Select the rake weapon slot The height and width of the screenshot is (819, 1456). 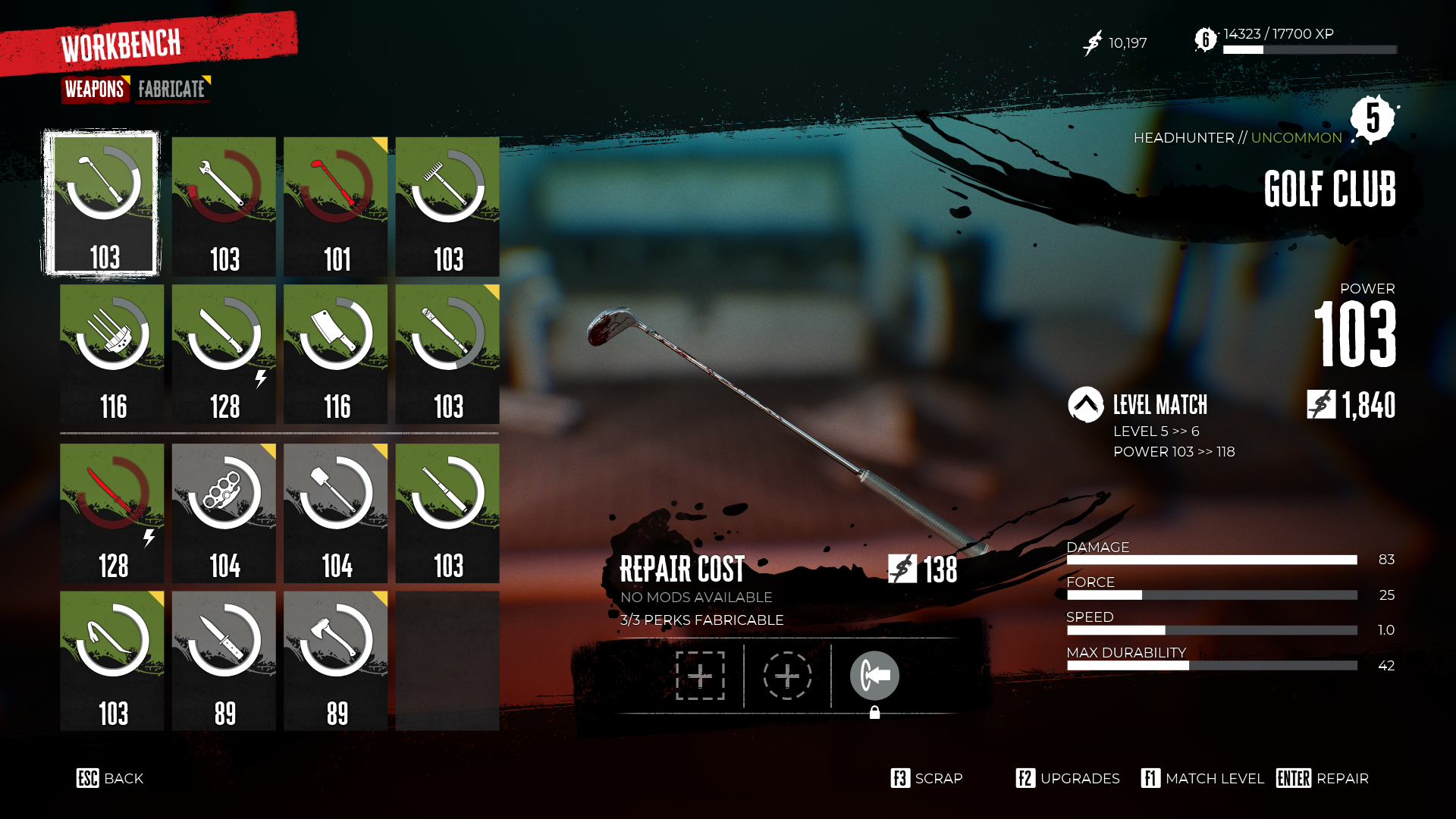tap(447, 206)
